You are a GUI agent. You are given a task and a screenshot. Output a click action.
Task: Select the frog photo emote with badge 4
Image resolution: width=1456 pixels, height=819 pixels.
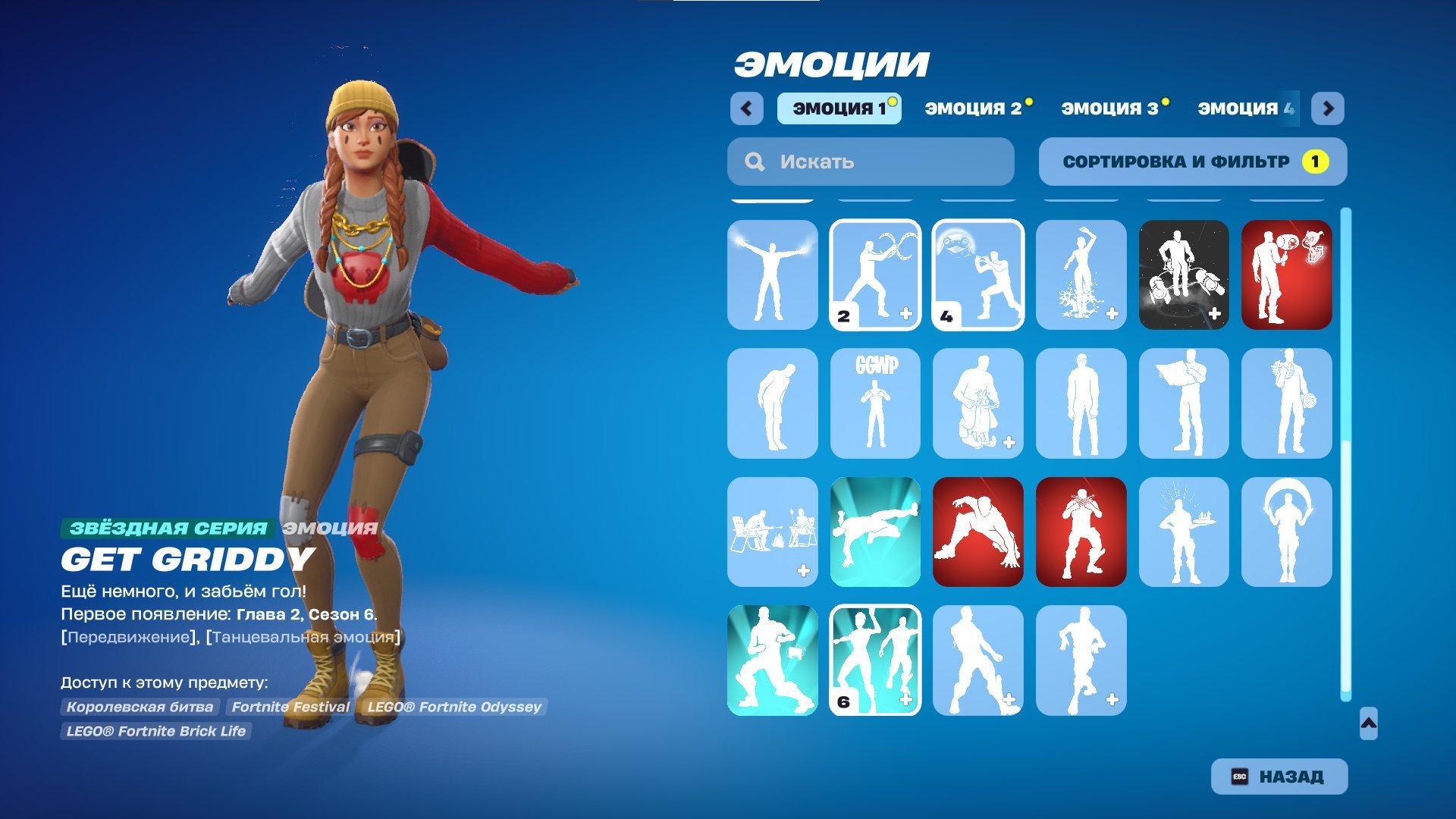pos(978,275)
